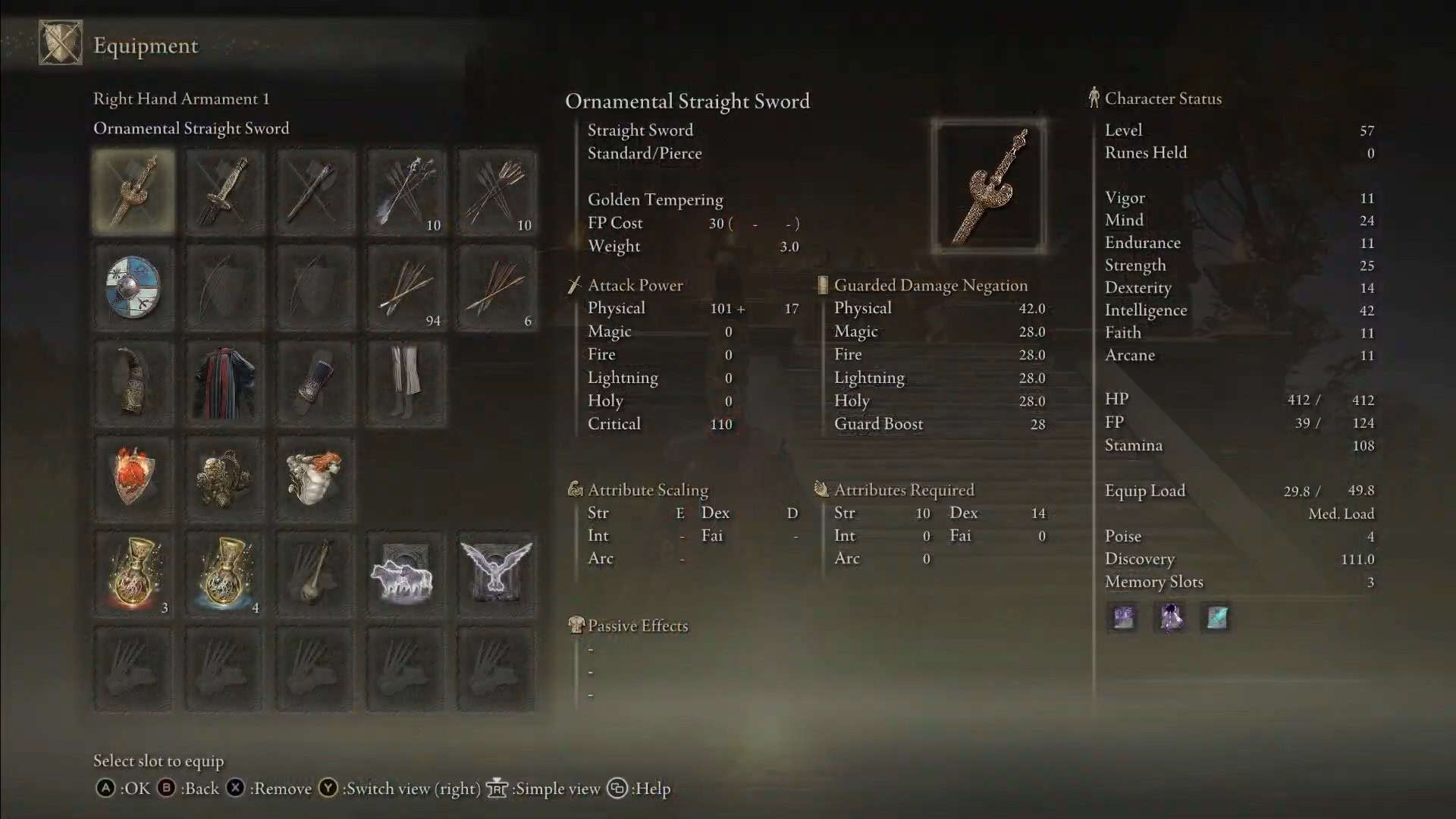Choose the second right-hand sword slot
This screenshot has width=1456, height=819.
pos(224,191)
